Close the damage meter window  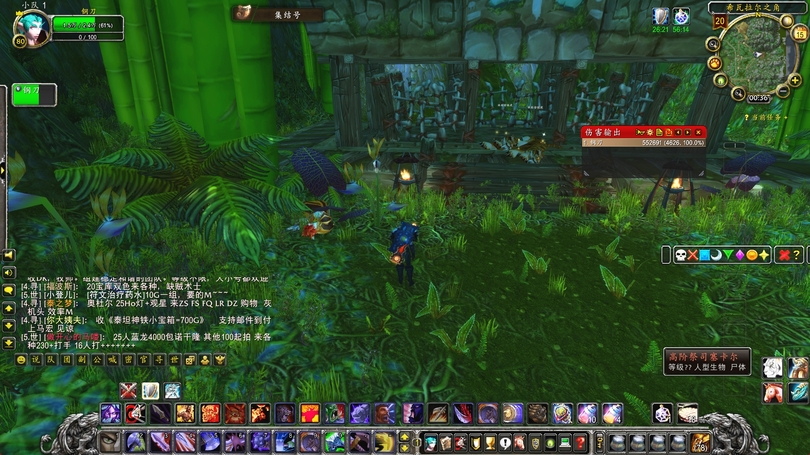tap(698, 132)
